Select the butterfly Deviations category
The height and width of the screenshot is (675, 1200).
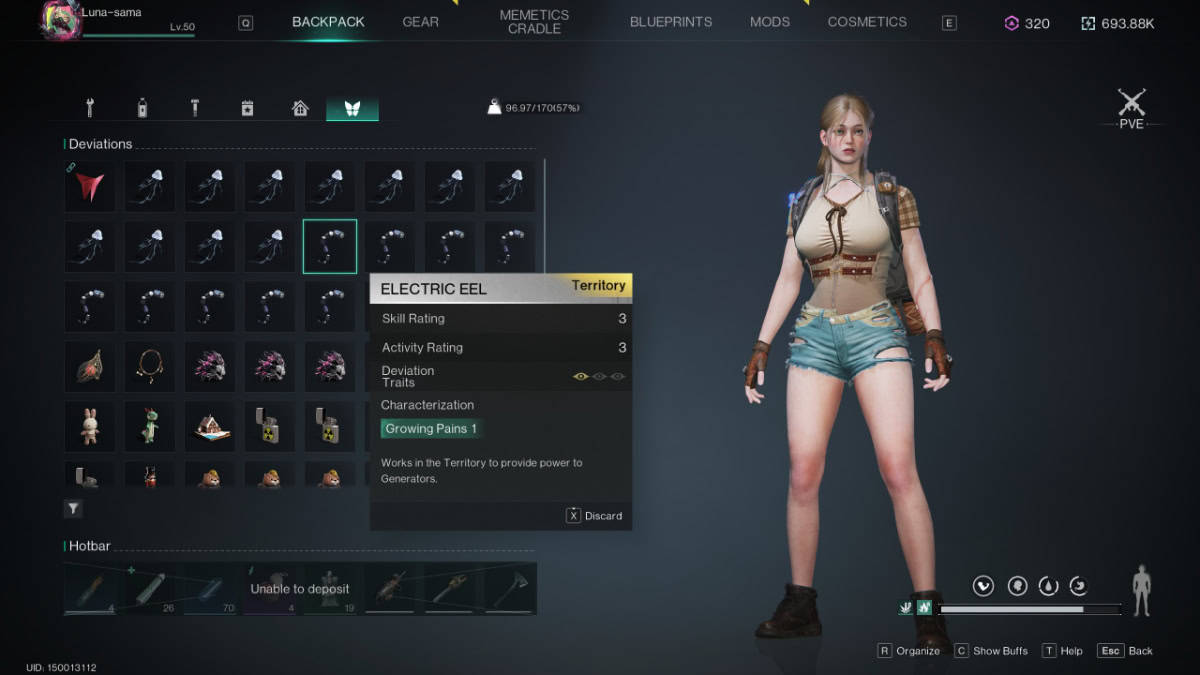pos(352,108)
